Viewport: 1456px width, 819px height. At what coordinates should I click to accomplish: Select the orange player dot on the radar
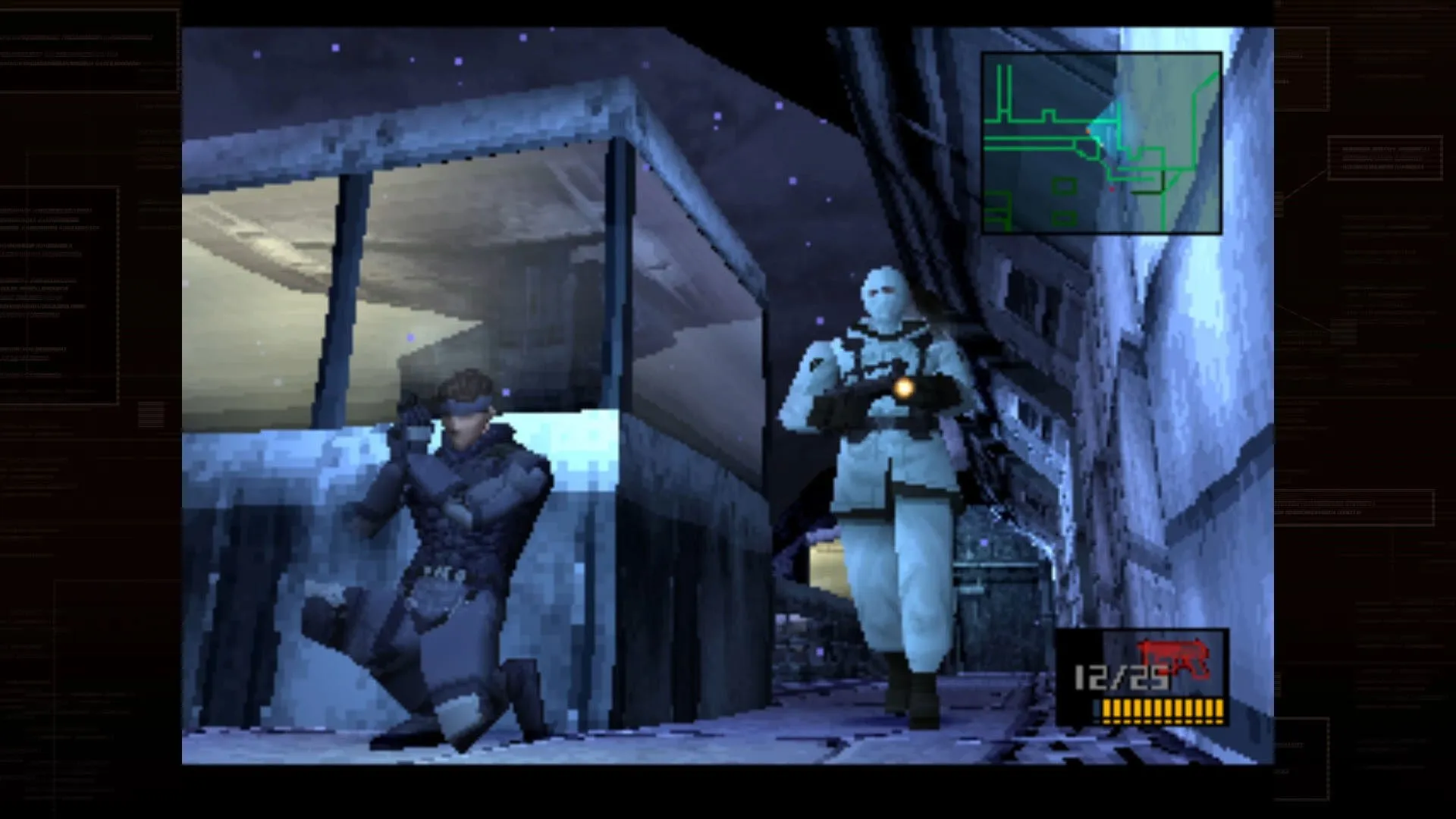click(1087, 131)
